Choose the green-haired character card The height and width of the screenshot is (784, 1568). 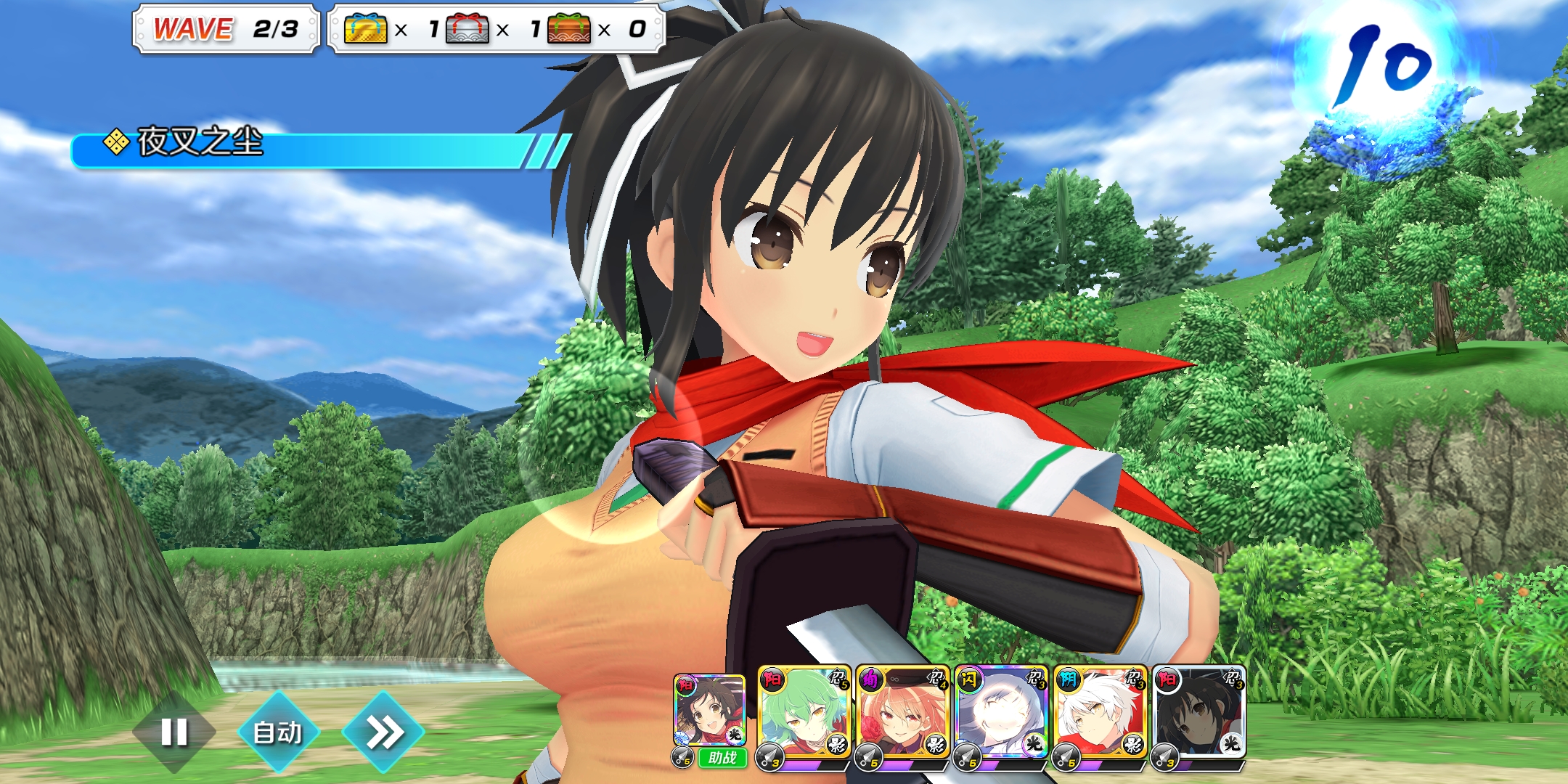pos(804,713)
